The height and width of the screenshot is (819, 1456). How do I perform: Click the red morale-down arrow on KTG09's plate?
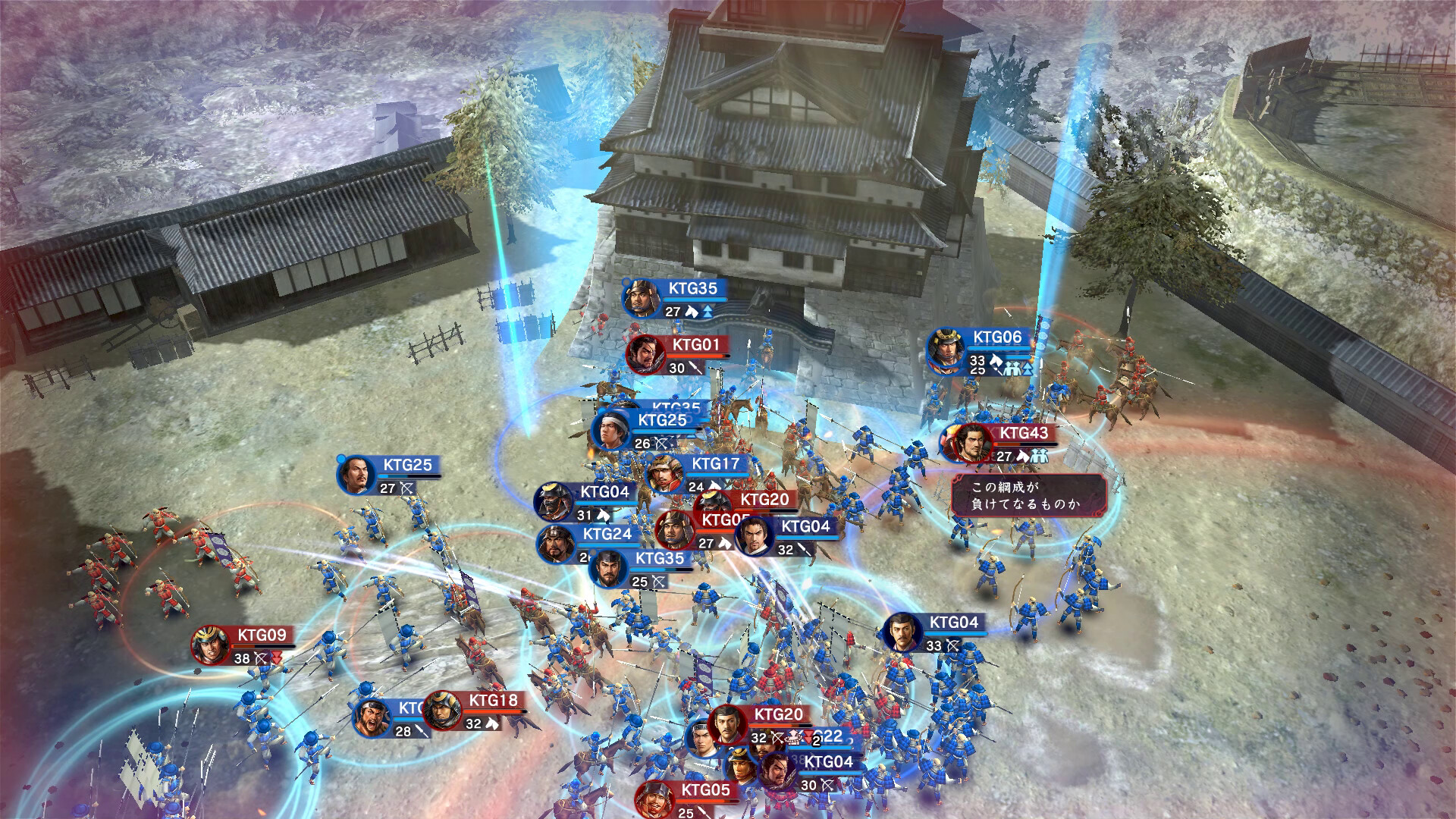[x=276, y=657]
